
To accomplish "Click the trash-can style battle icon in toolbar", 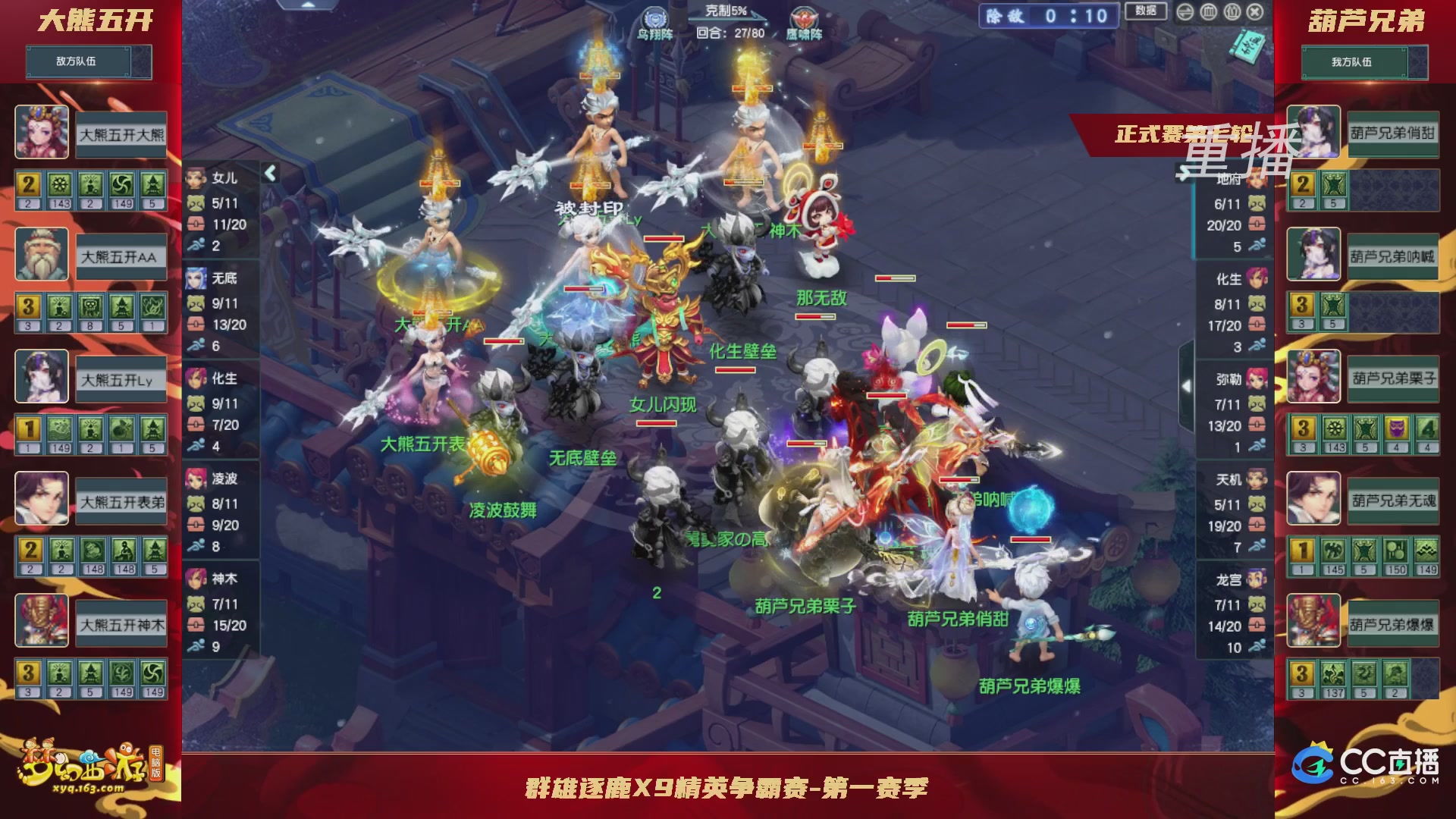I will tap(1209, 11).
